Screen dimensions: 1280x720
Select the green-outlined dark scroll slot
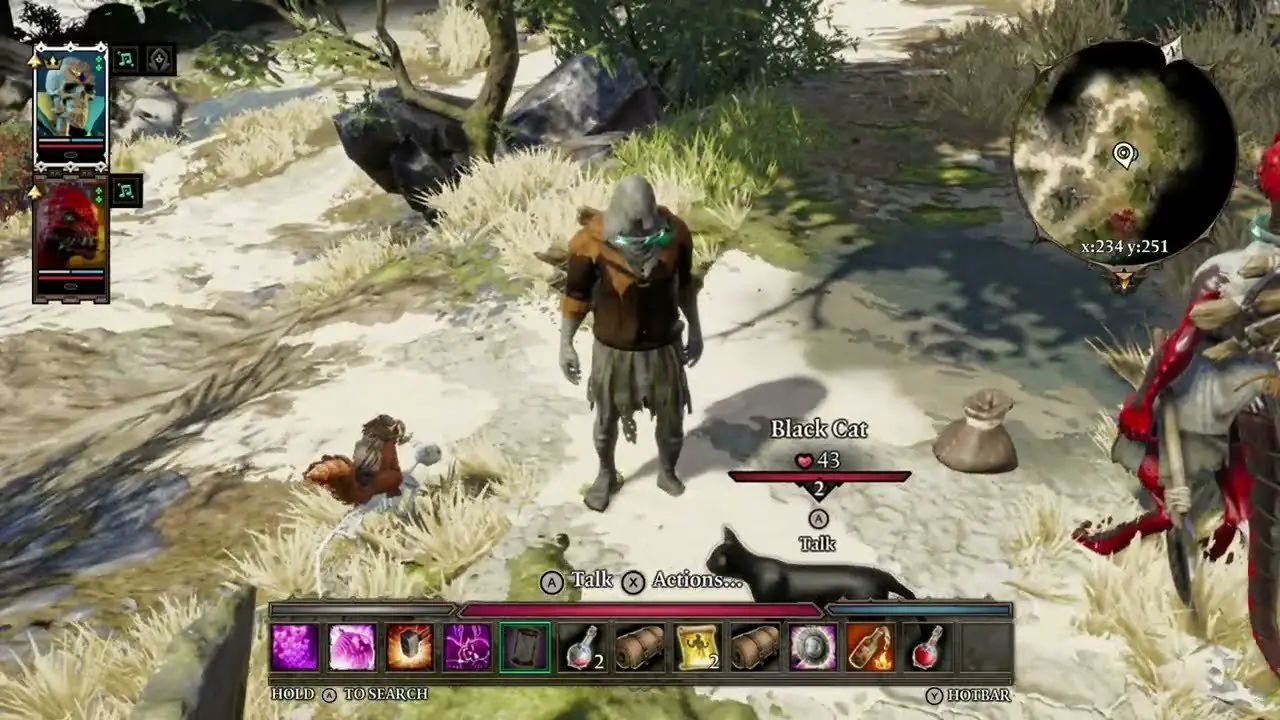pos(525,647)
